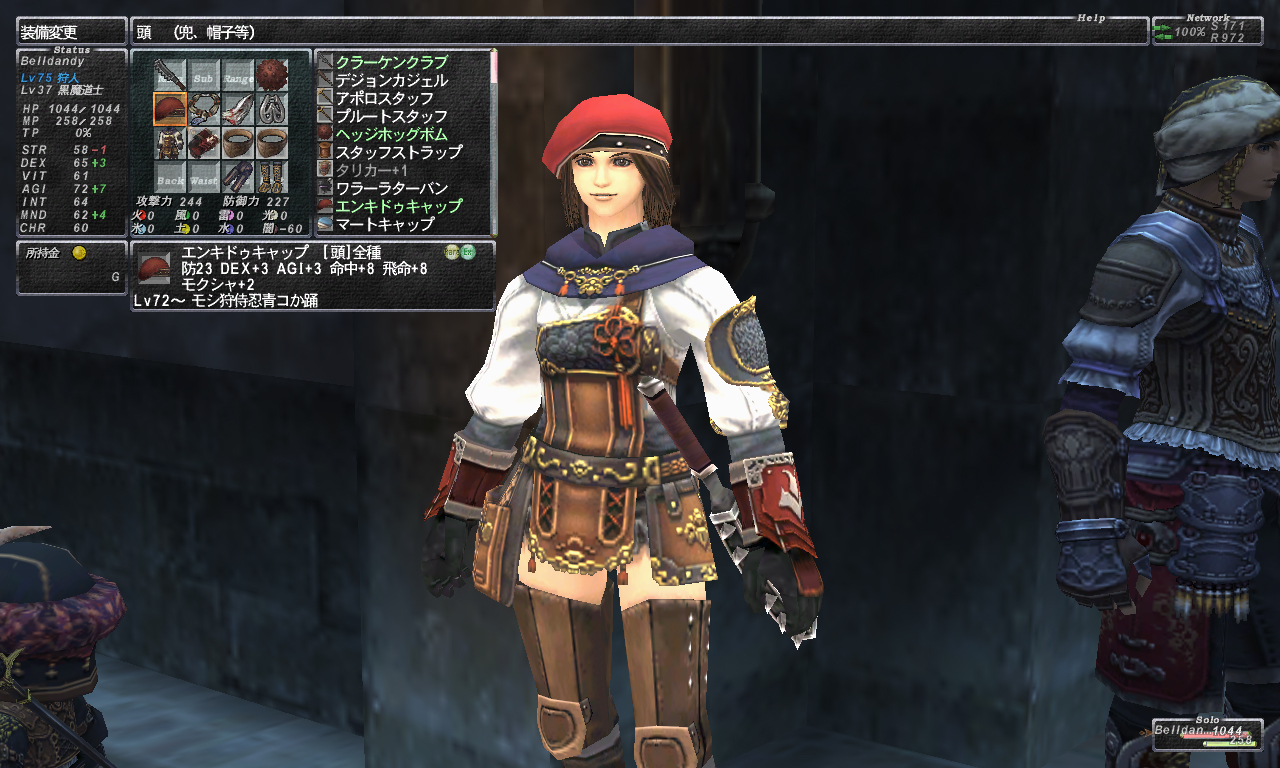
Task: Open the empty Sub equipment slot
Action: pyautogui.click(x=204, y=74)
